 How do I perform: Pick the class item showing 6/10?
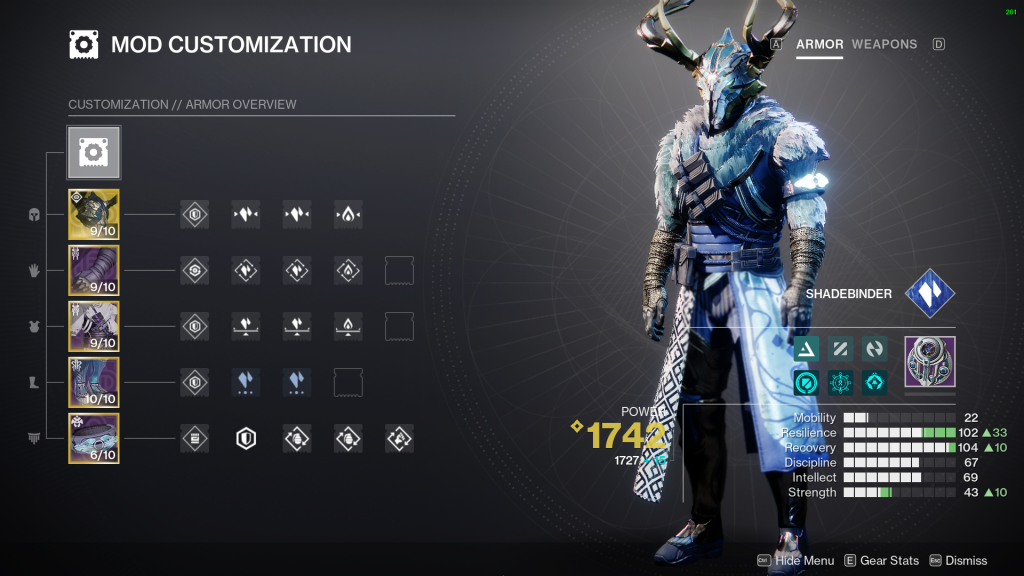[94, 438]
